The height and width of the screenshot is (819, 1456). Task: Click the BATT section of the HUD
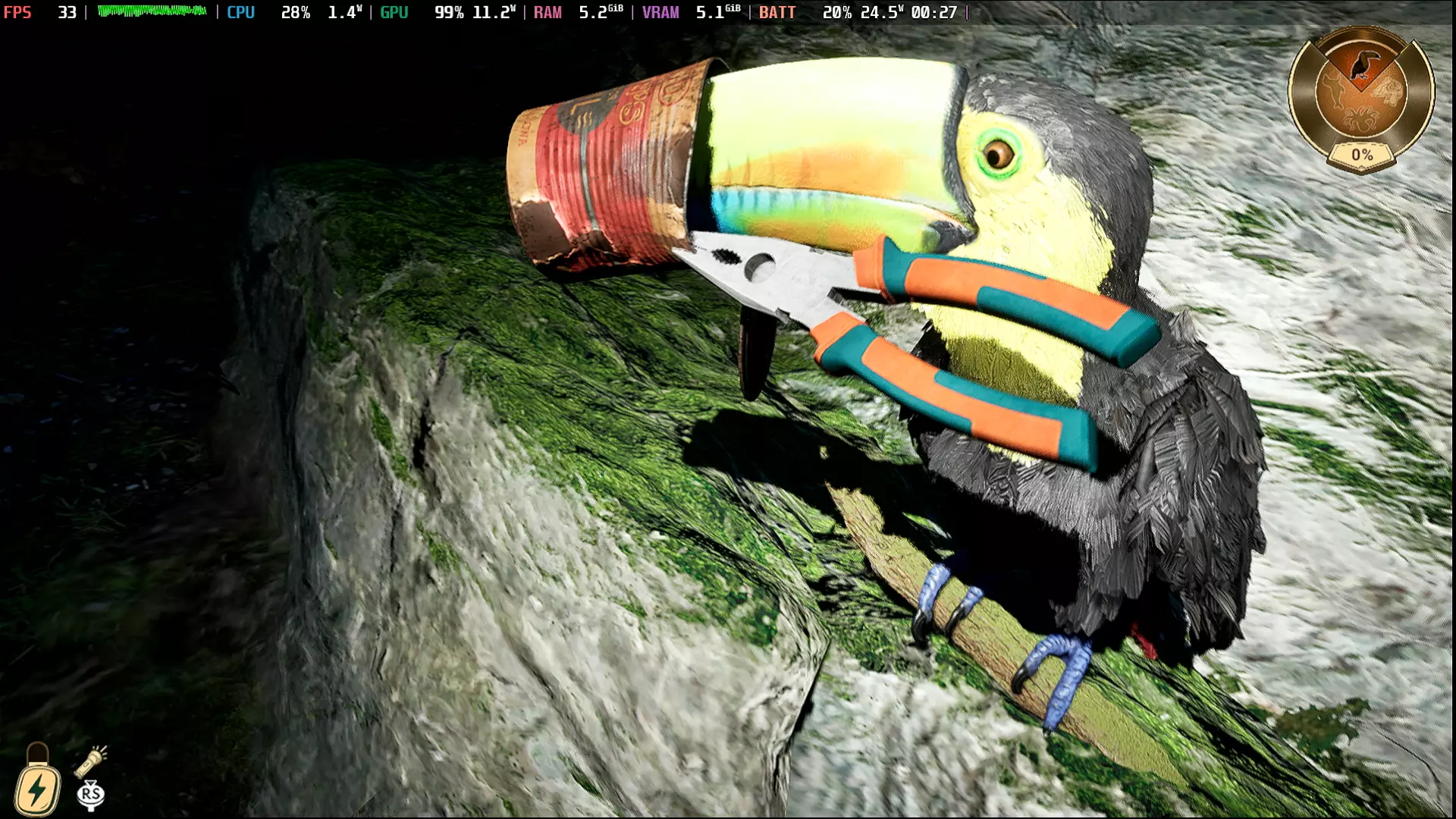click(x=775, y=12)
